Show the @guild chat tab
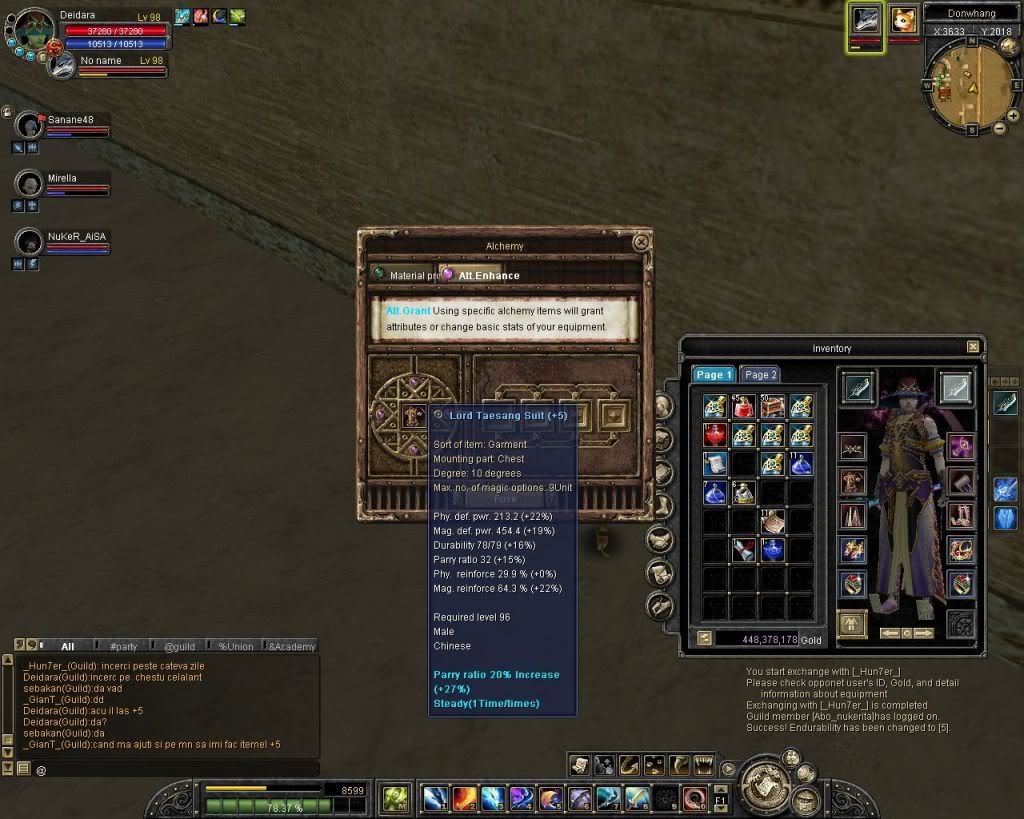This screenshot has height=819, width=1024. click(179, 646)
